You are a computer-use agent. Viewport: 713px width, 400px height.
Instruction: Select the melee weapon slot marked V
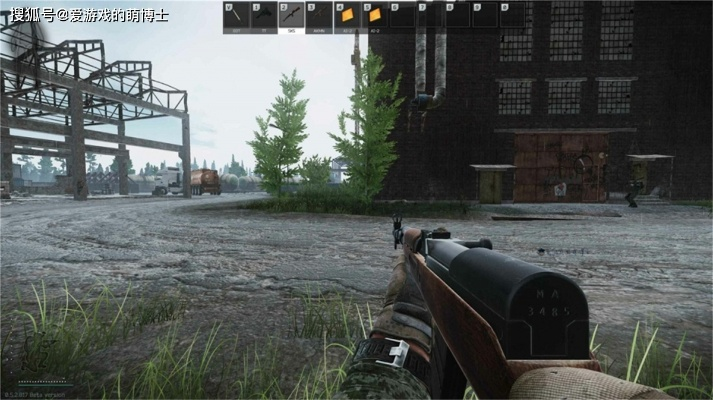point(236,17)
